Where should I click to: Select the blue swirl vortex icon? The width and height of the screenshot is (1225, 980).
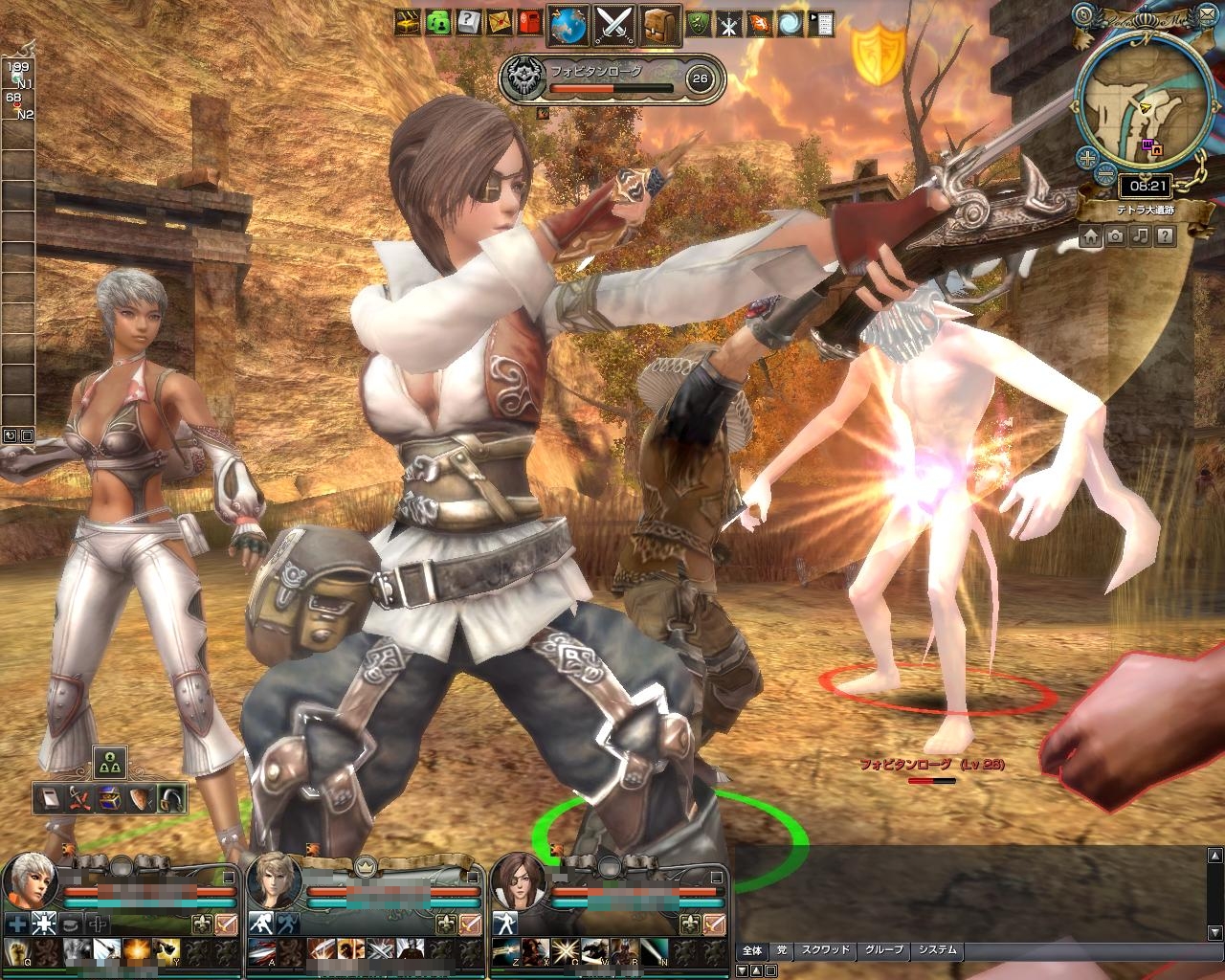[x=790, y=23]
